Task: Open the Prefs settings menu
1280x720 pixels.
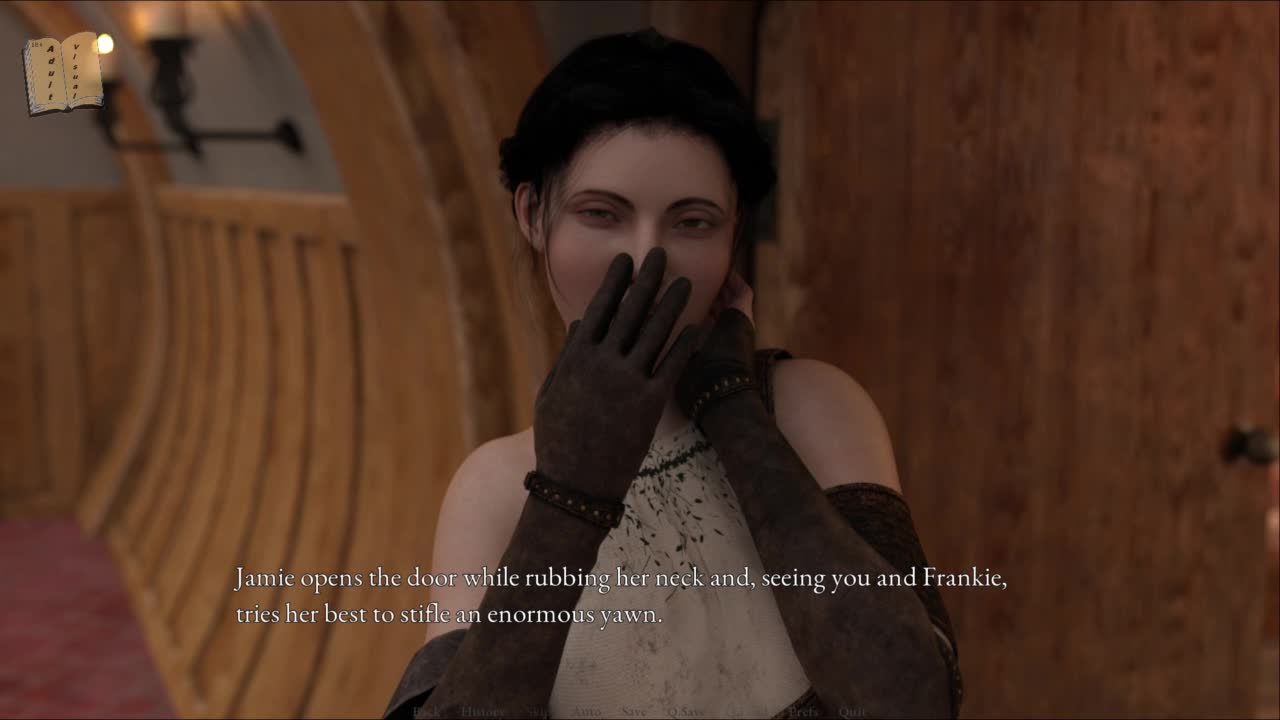Action: pyautogui.click(x=803, y=711)
